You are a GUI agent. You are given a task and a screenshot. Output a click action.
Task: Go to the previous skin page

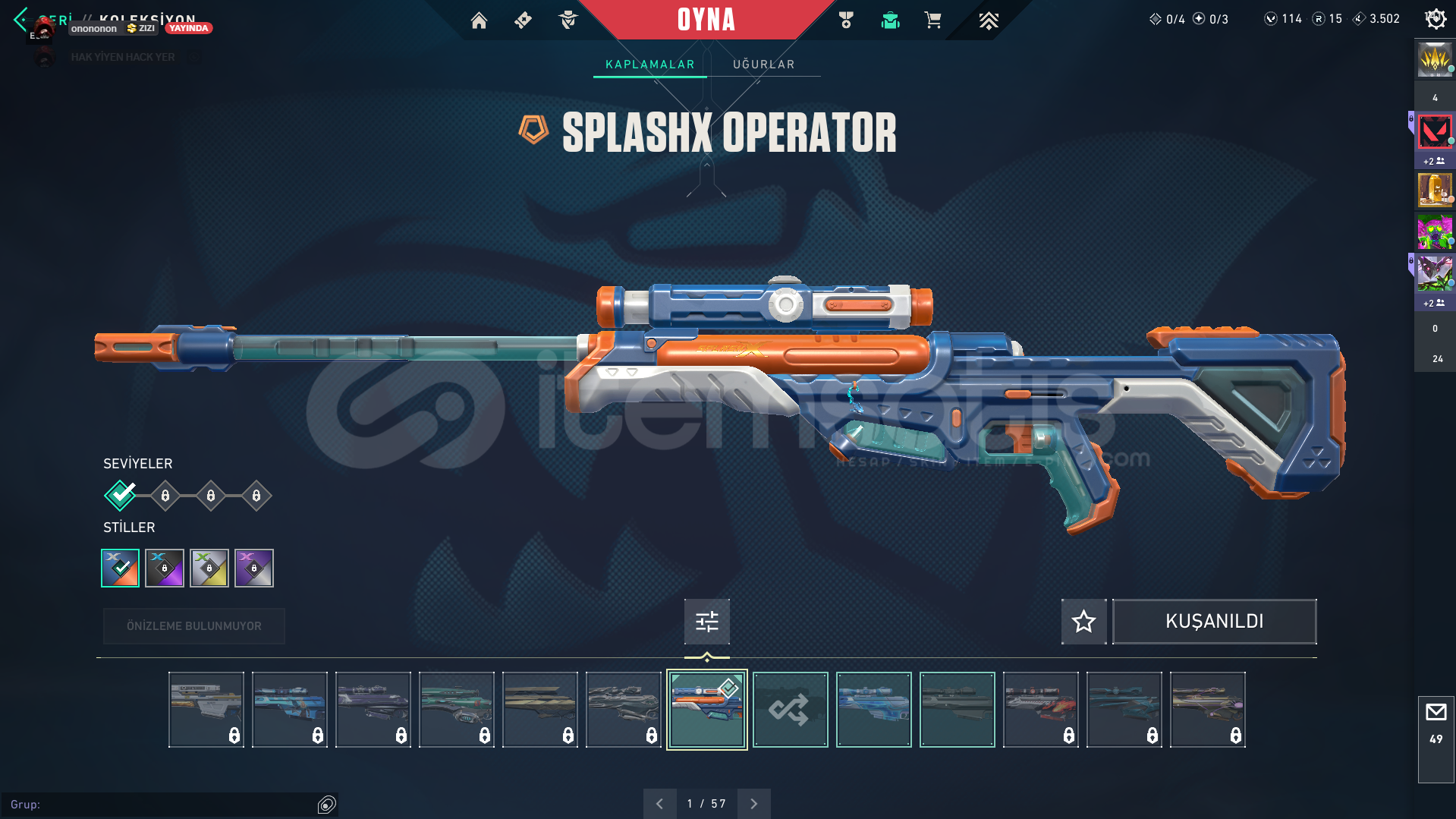[659, 803]
